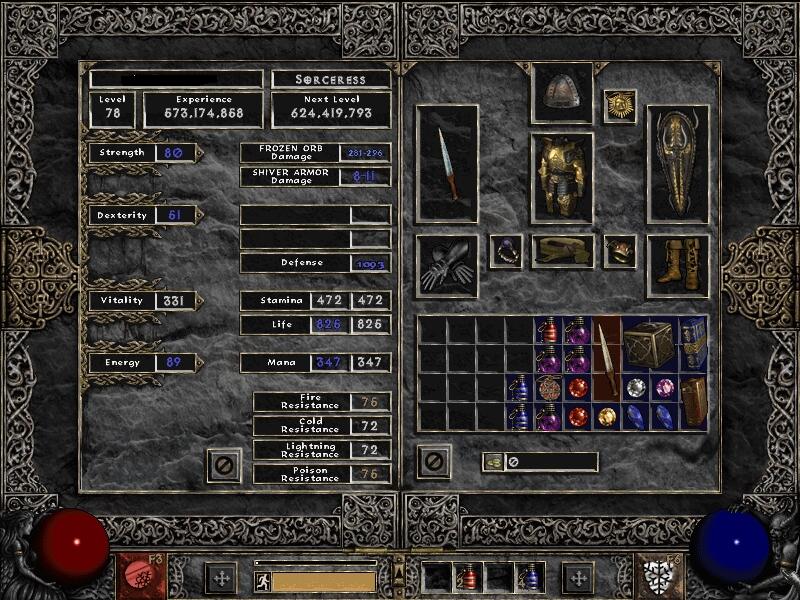Viewport: 800px width, 600px height.
Task: Click the sun amulet slot
Action: [x=620, y=107]
